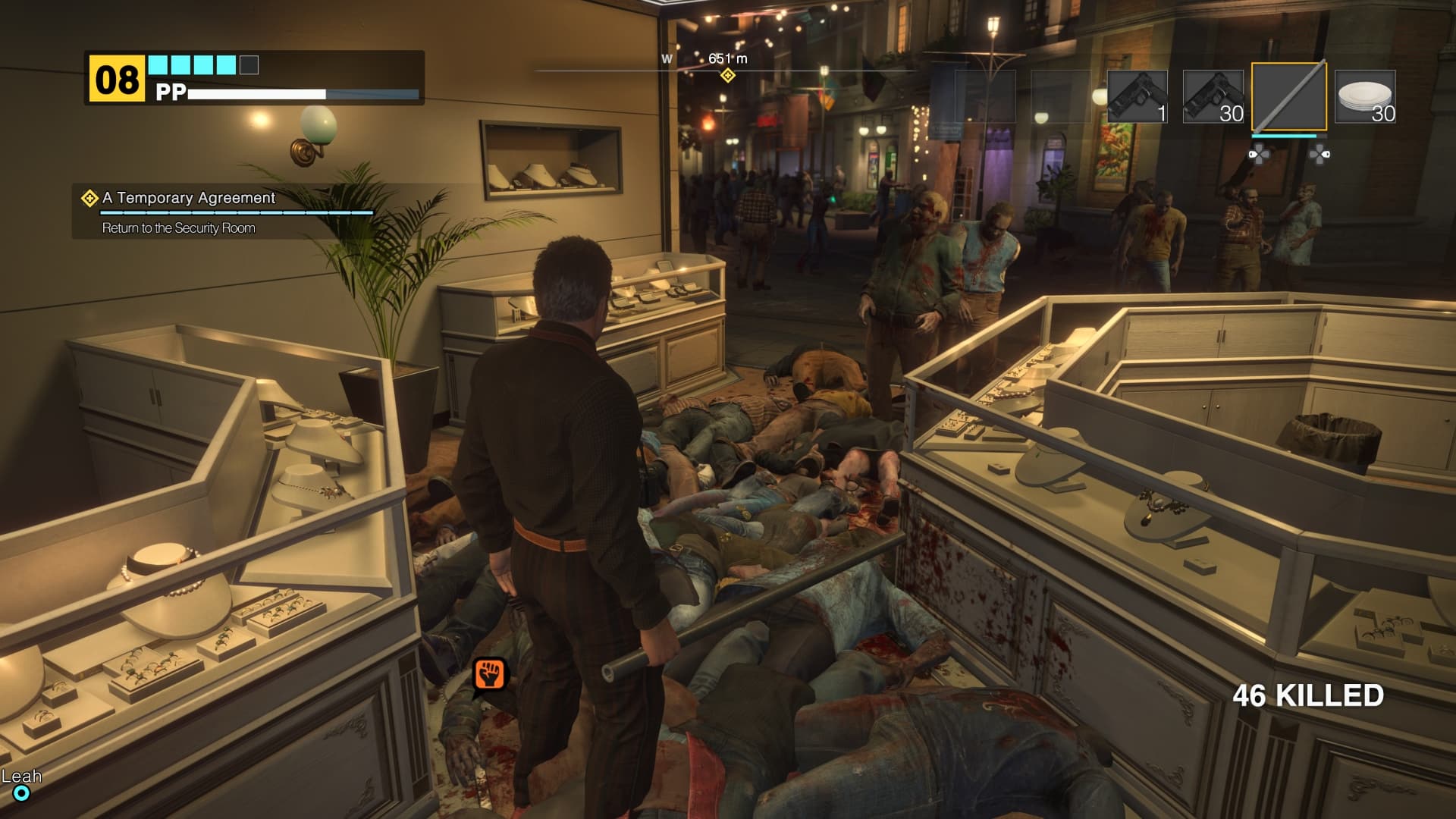Click the waypoint diamond on the compass
Viewport: 1456px width, 819px height.
[729, 76]
